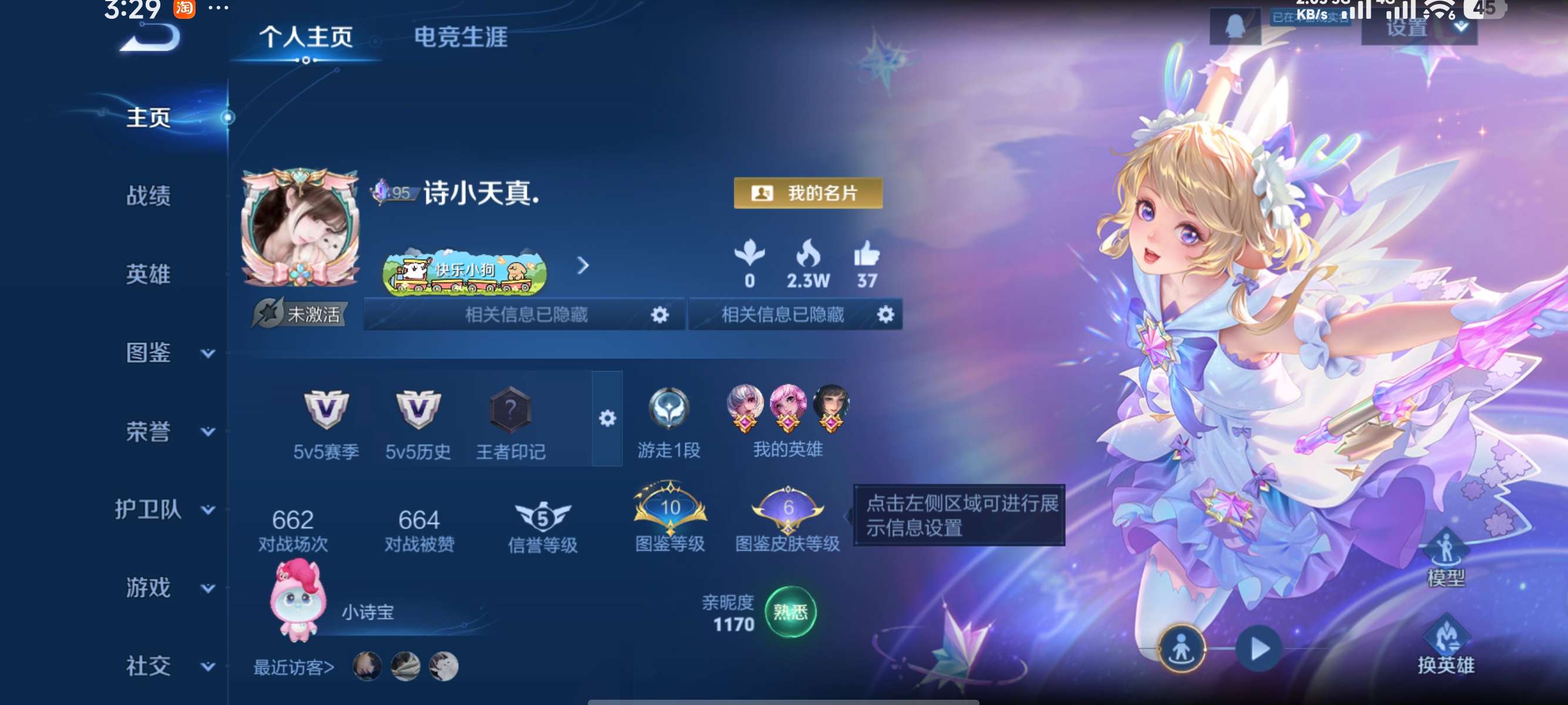Switch to the 电竞生涯 tab
Screen dimensions: 1568x705
coord(461,38)
